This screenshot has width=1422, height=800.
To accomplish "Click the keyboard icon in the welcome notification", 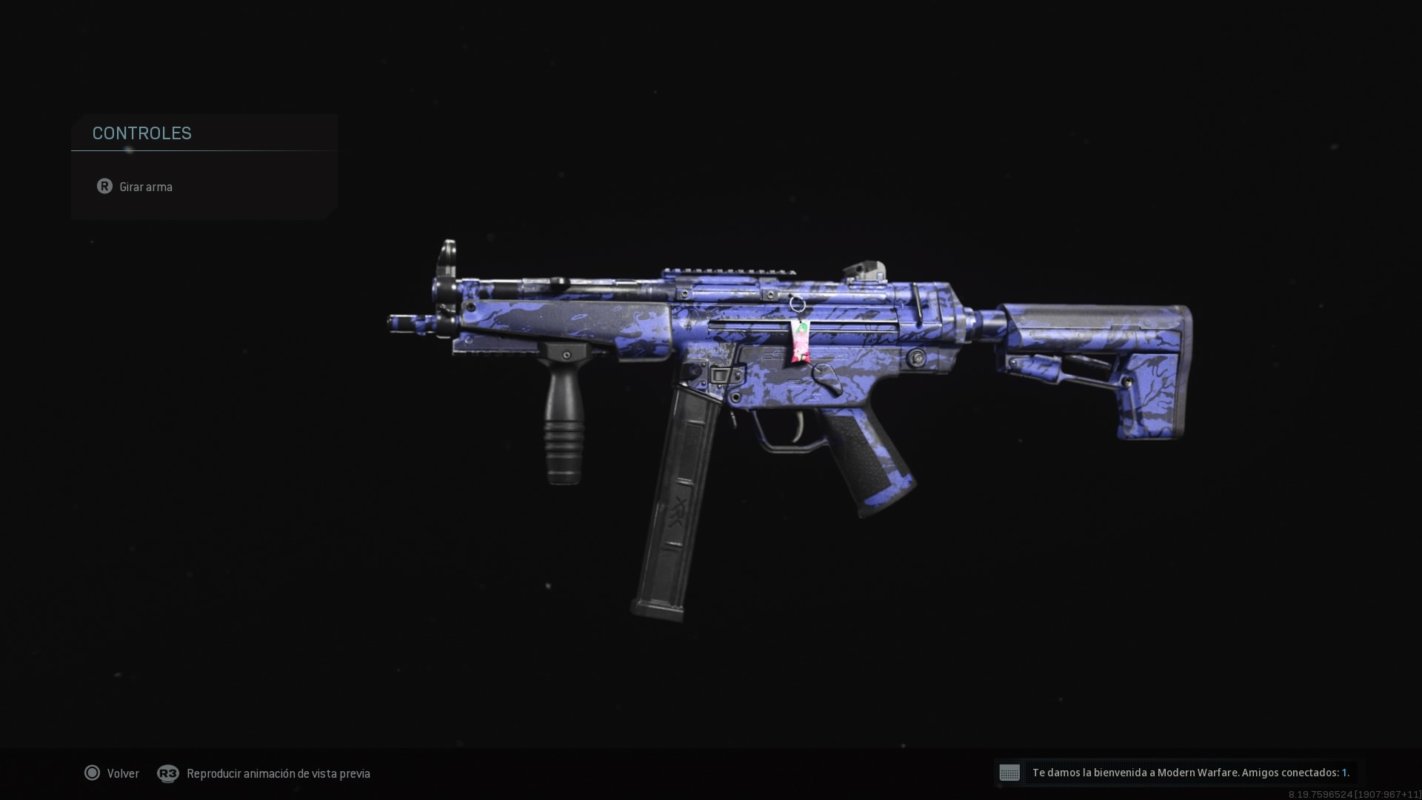I will (1008, 772).
